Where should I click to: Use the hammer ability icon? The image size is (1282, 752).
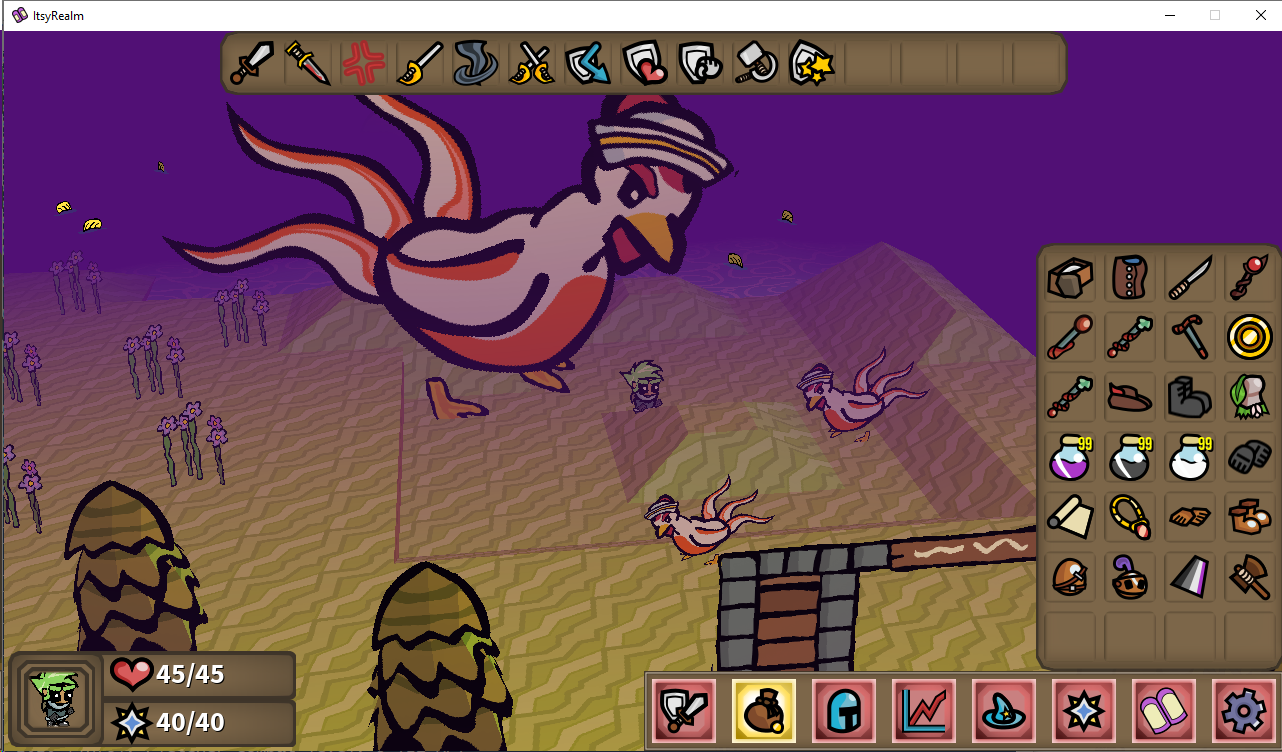[756, 64]
